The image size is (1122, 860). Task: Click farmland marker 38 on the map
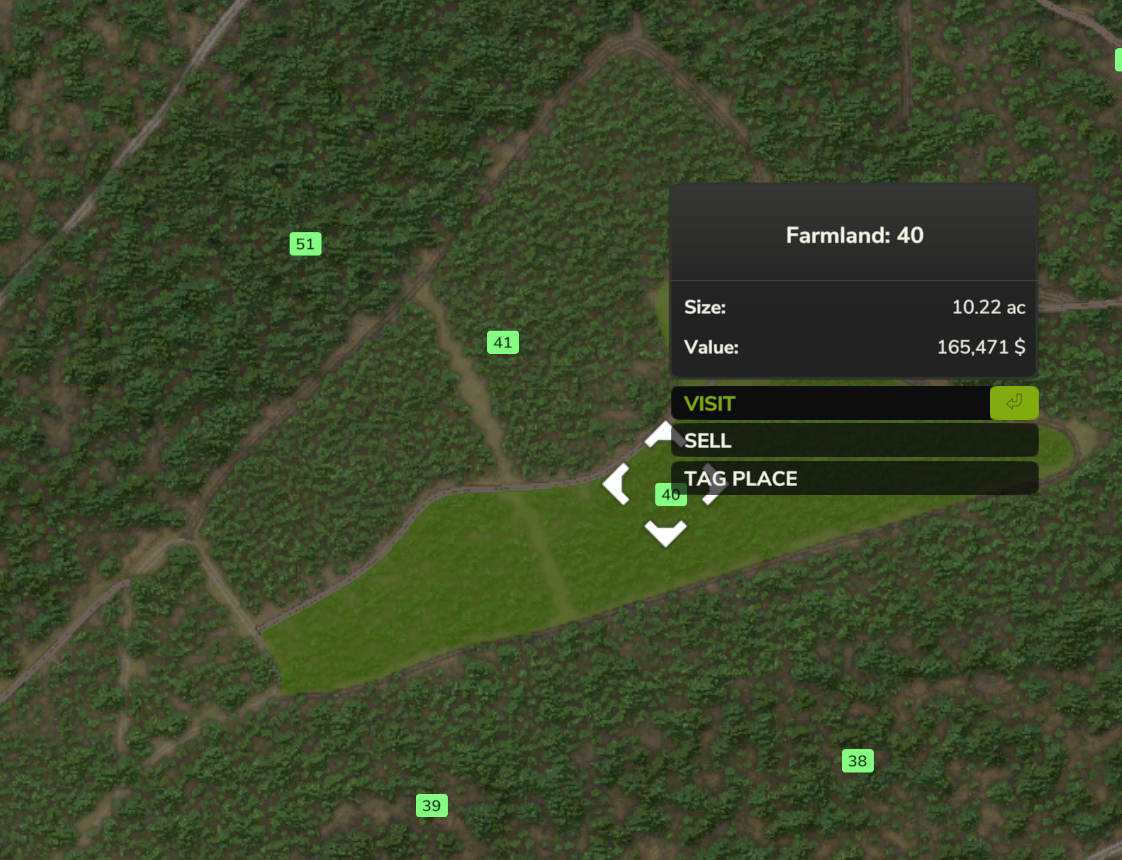(857, 761)
